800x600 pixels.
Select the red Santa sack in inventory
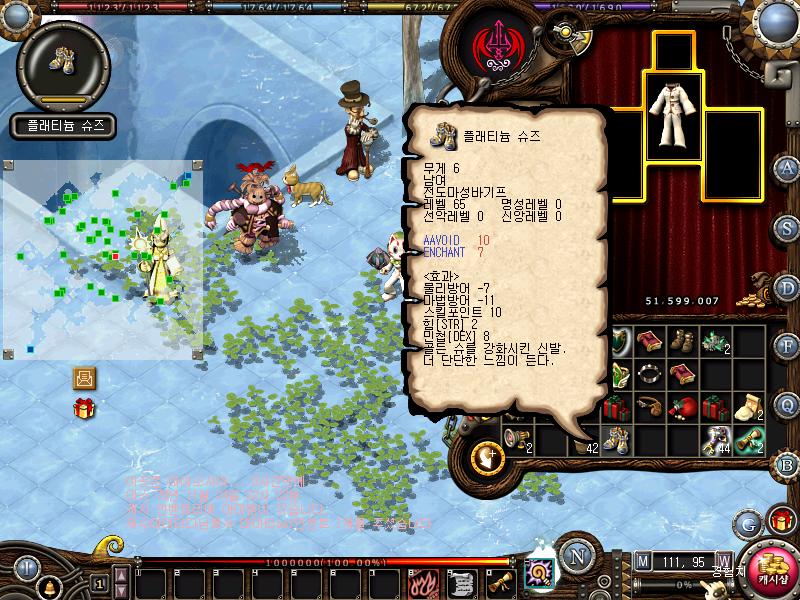coord(683,407)
